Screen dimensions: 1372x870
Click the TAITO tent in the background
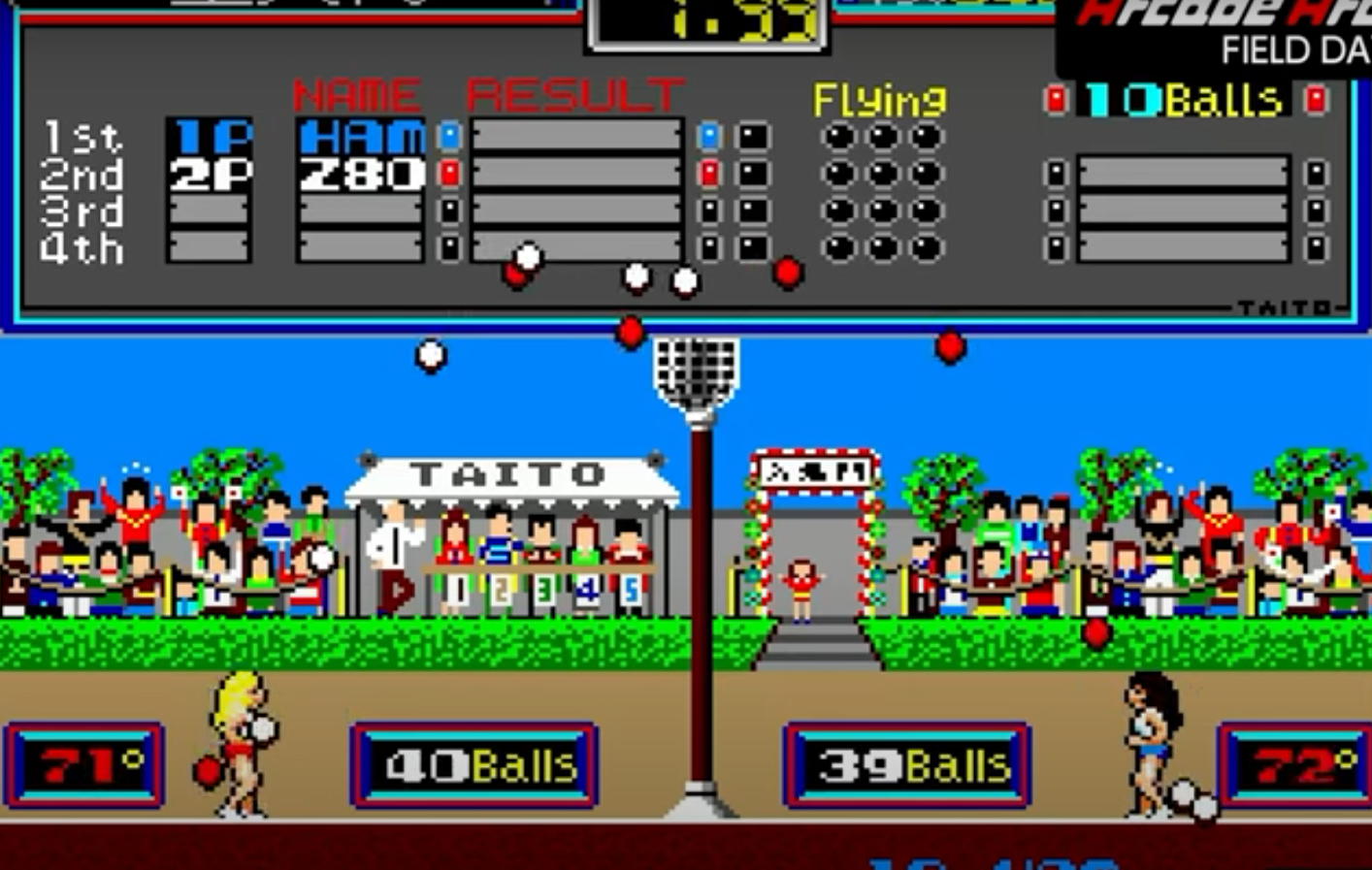pyautogui.click(x=505, y=475)
